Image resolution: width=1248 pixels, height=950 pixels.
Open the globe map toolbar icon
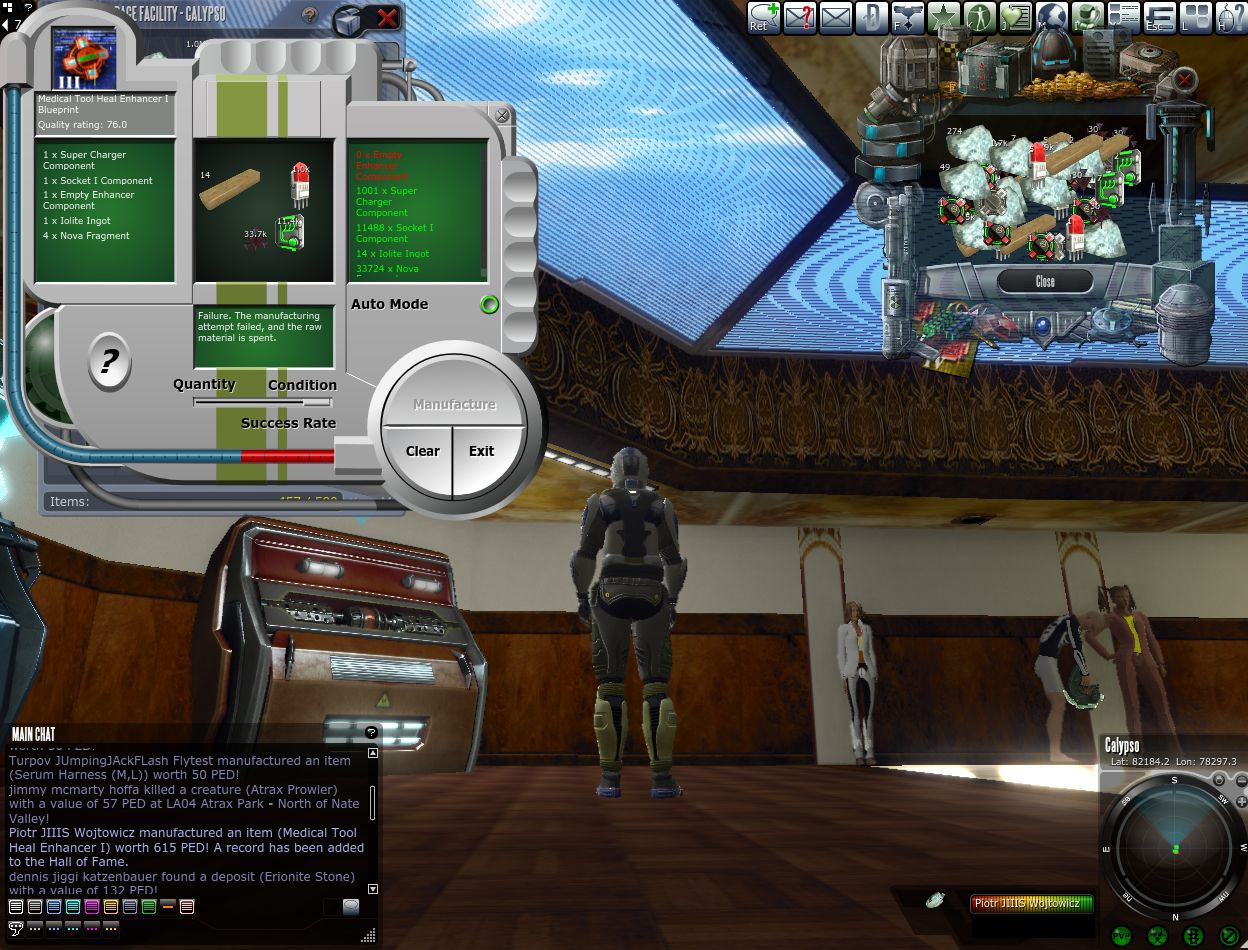pos(1051,17)
